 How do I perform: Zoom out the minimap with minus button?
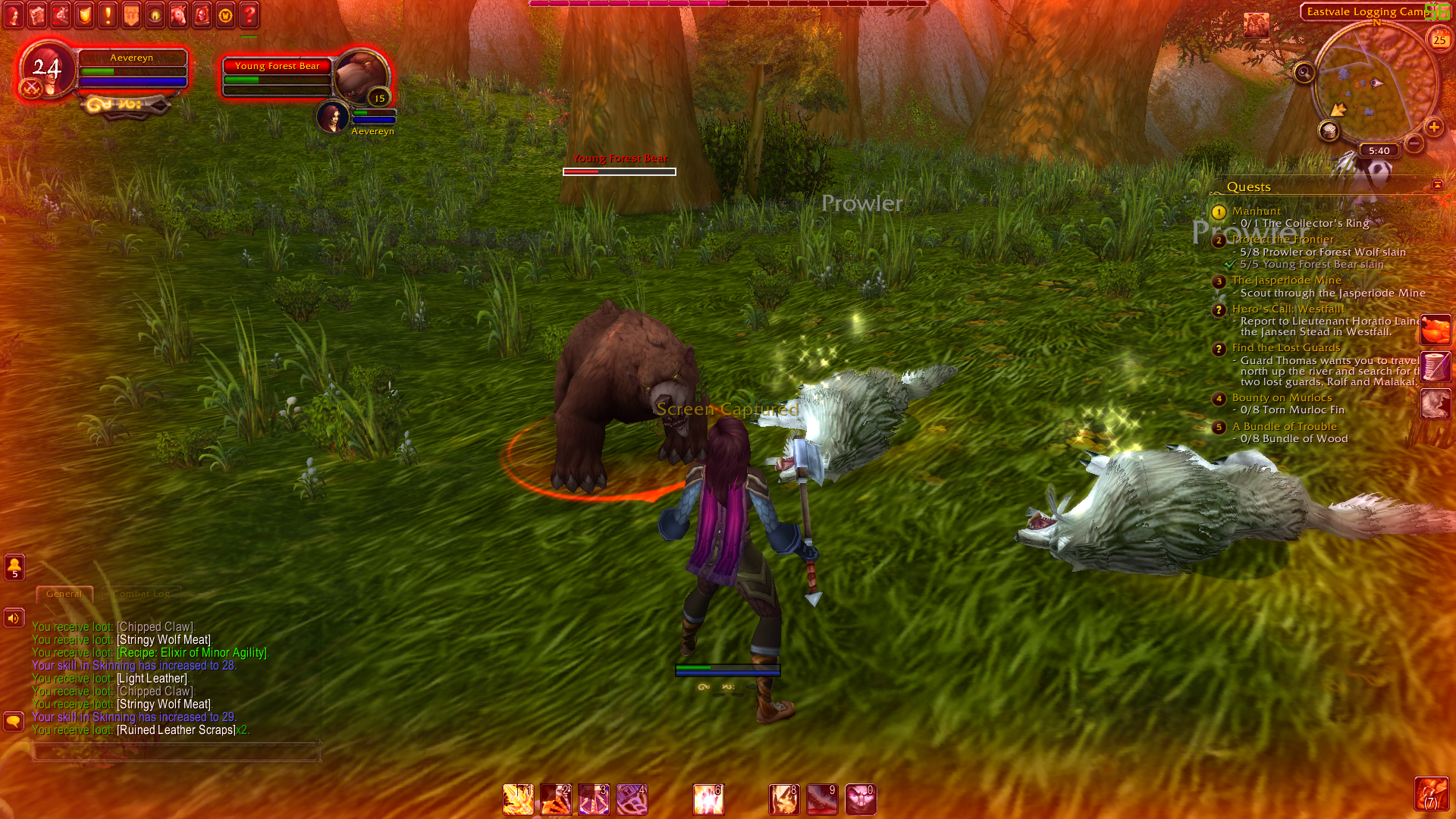[x=1414, y=143]
